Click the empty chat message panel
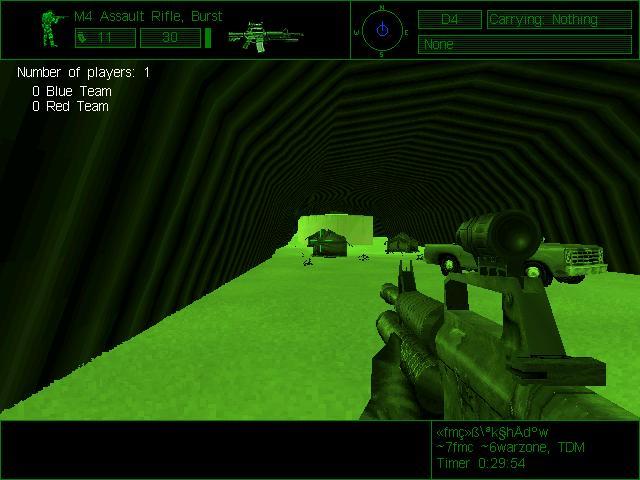The width and height of the screenshot is (640, 480). (x=214, y=449)
